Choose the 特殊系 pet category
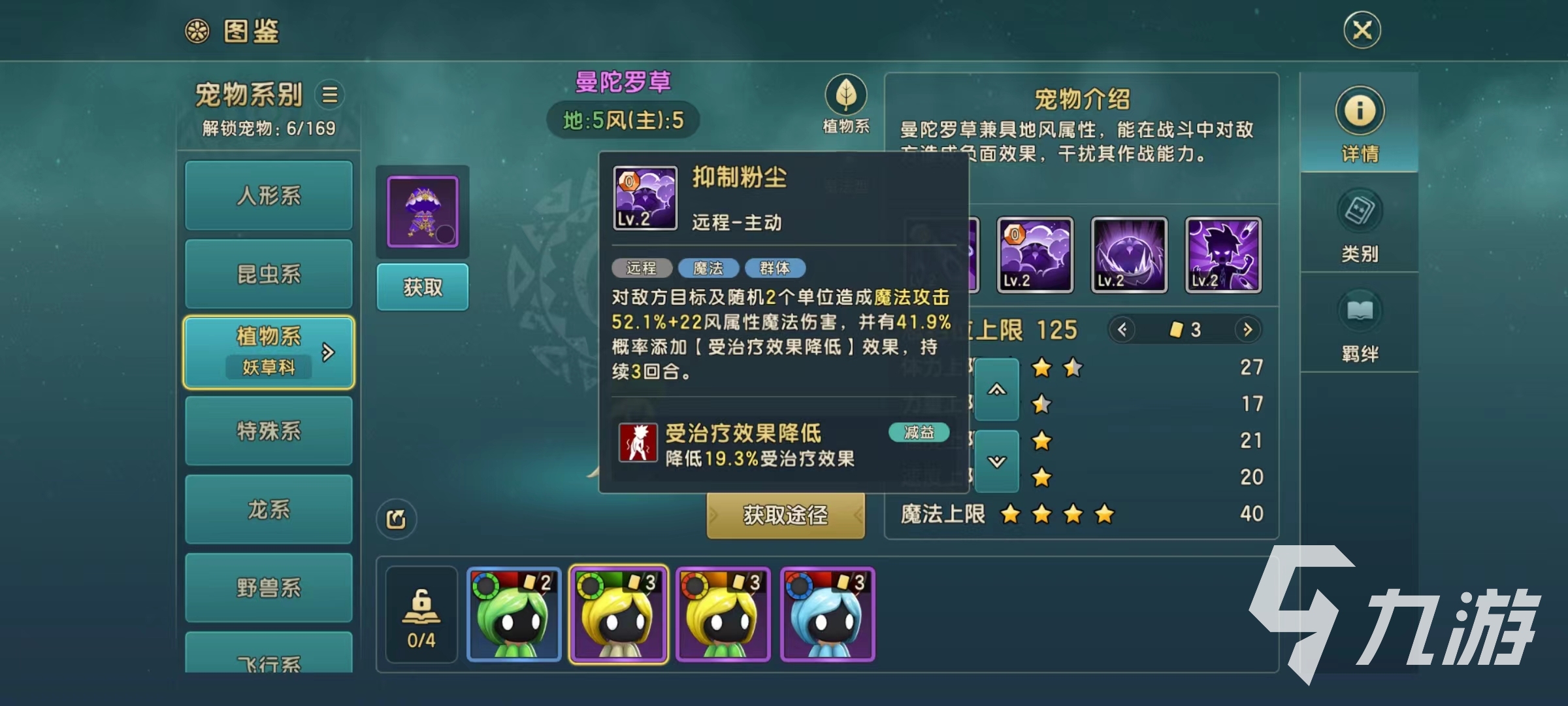This screenshot has width=1568, height=706. point(269,431)
